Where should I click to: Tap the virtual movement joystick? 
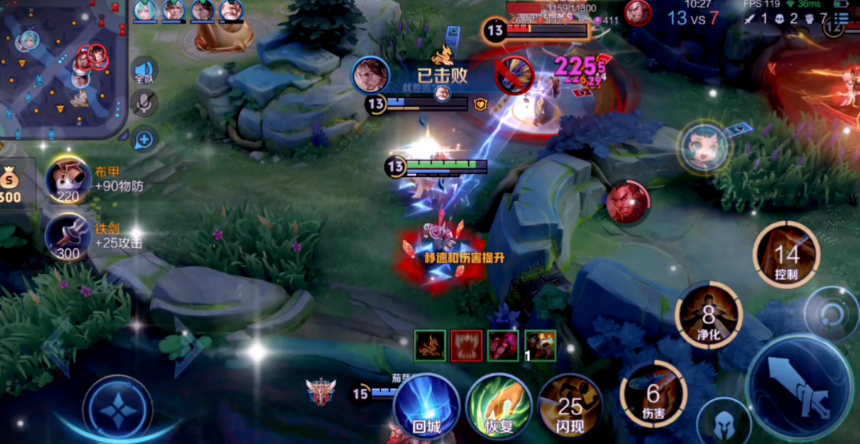[x=117, y=409]
